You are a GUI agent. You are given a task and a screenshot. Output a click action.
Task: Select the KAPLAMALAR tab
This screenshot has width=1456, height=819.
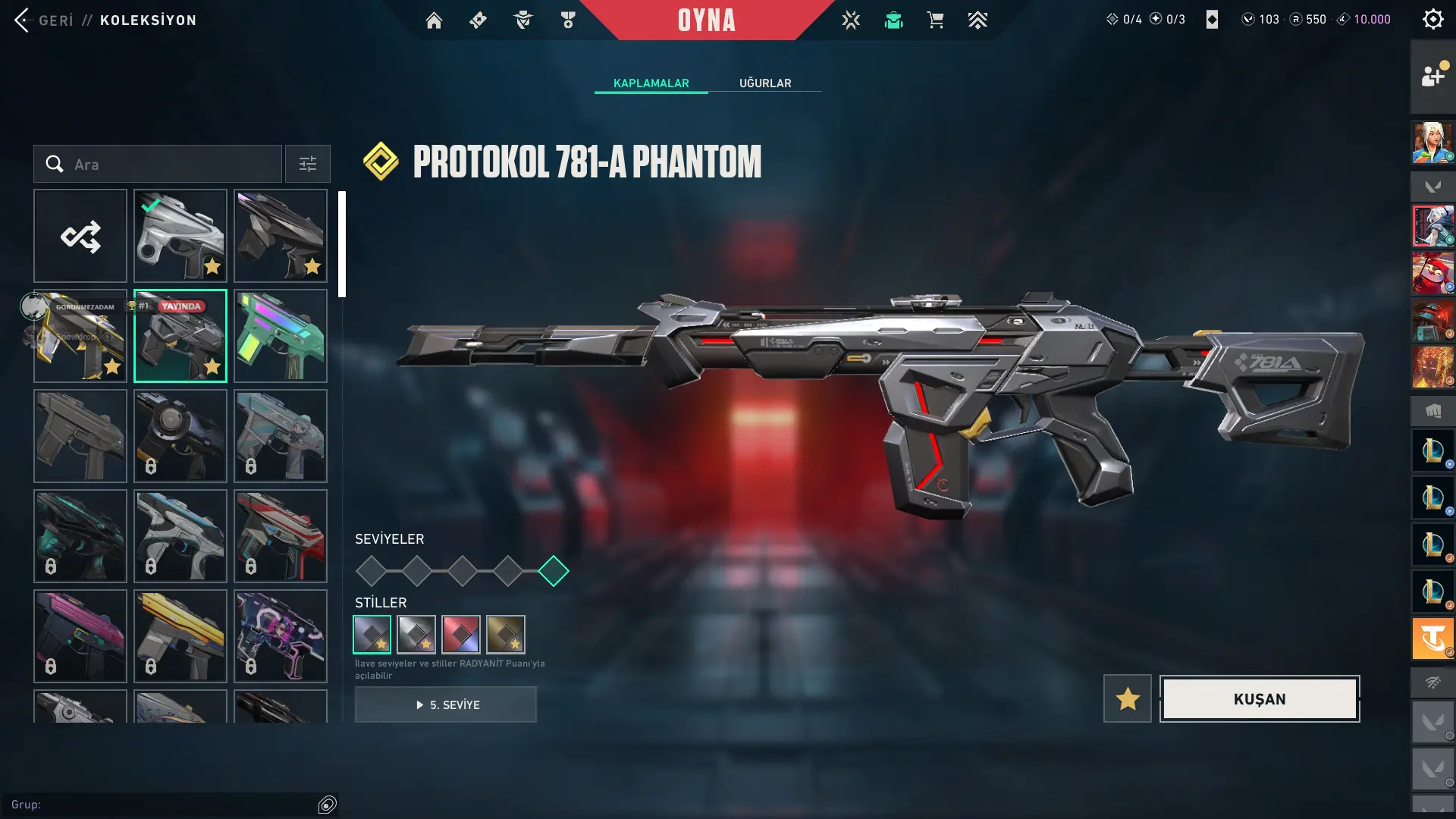point(651,83)
